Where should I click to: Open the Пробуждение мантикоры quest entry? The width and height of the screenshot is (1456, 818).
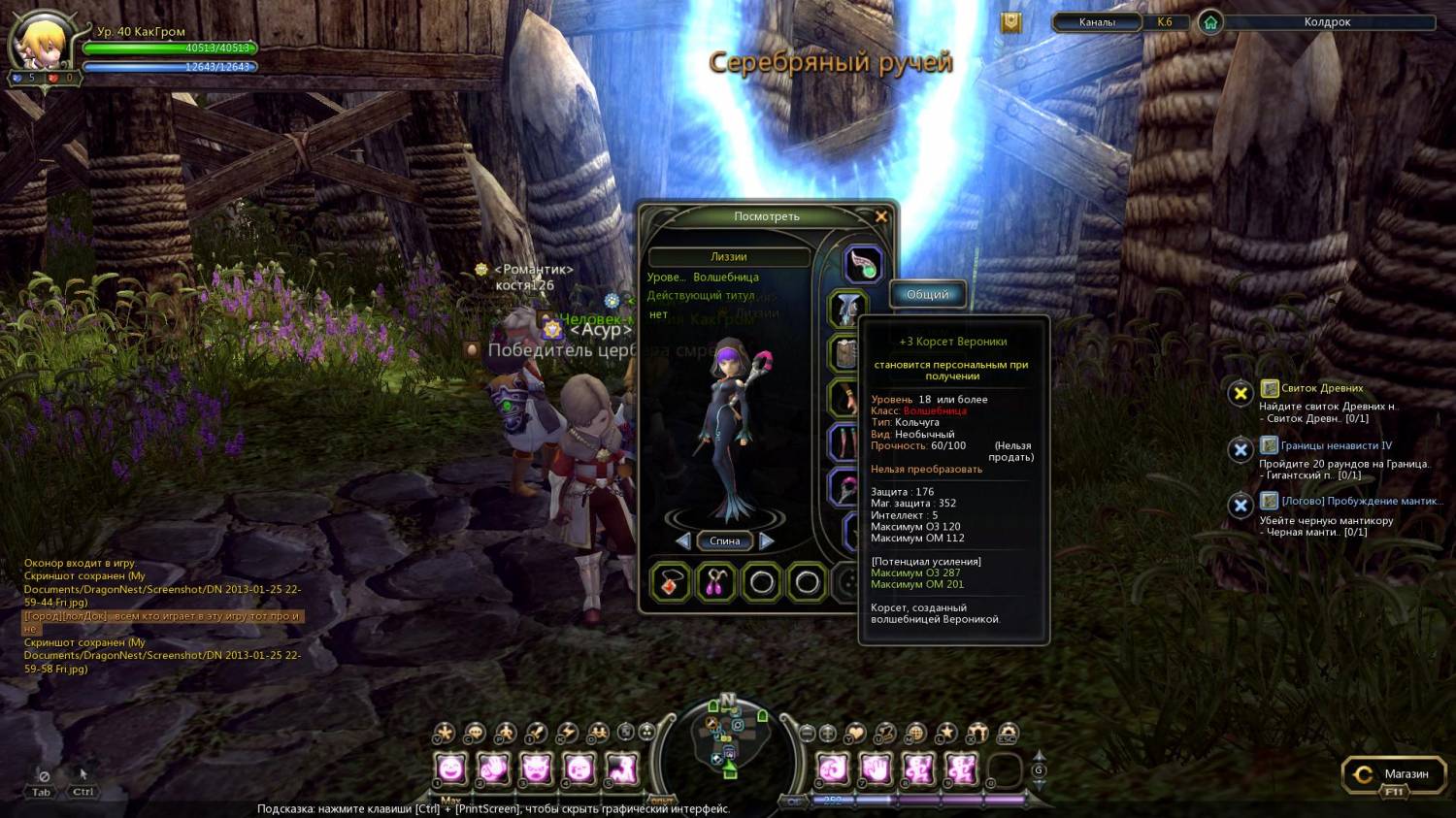[1361, 502]
